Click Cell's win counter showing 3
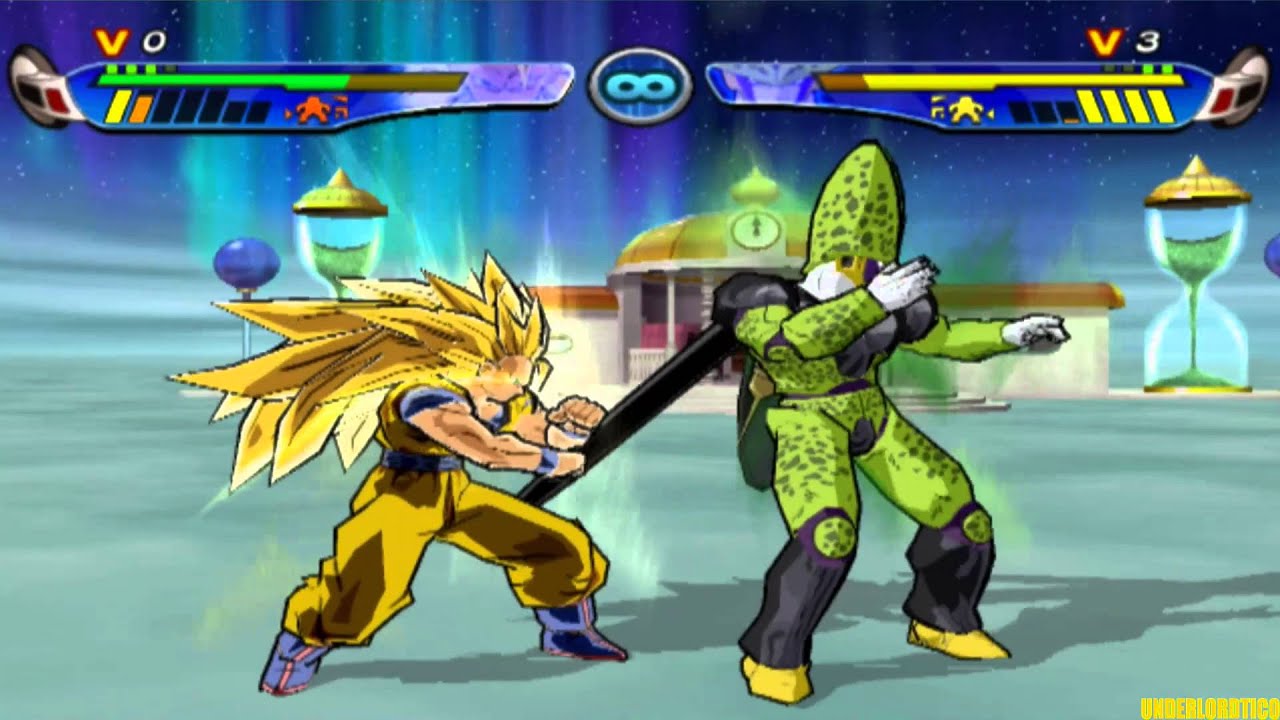1280x720 pixels. (1147, 40)
